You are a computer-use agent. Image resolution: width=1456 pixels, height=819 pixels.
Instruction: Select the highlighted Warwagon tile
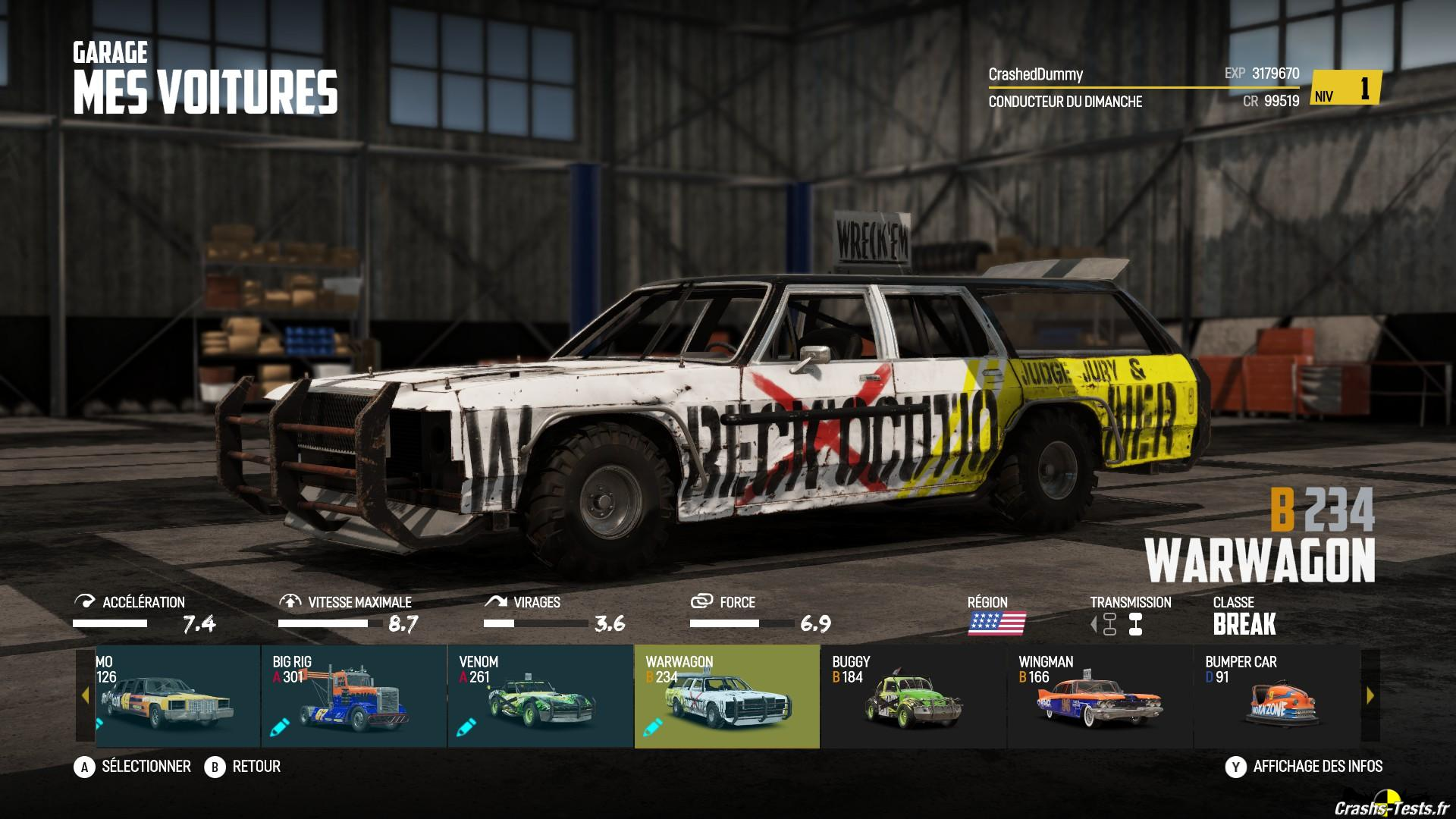(x=726, y=697)
